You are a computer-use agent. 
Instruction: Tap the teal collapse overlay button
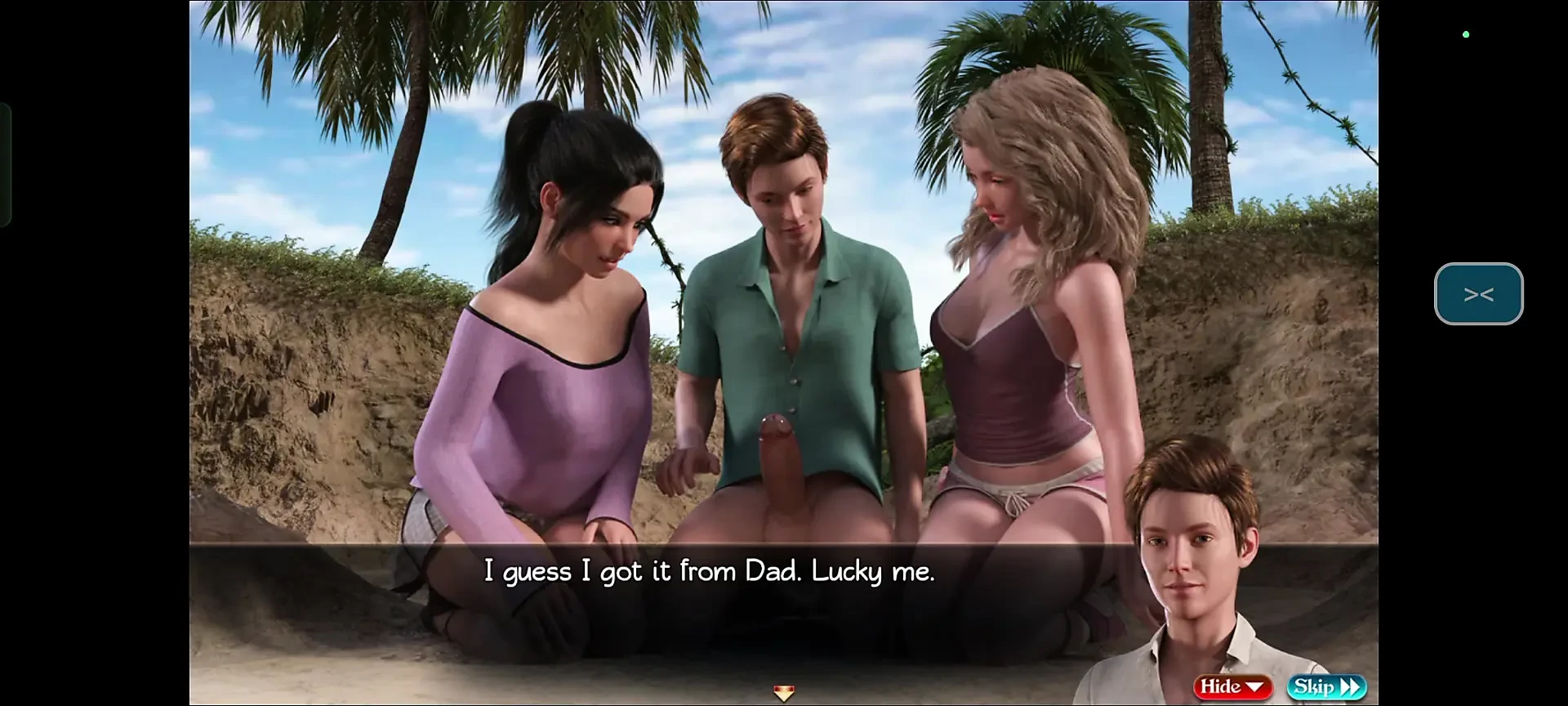coord(1478,294)
